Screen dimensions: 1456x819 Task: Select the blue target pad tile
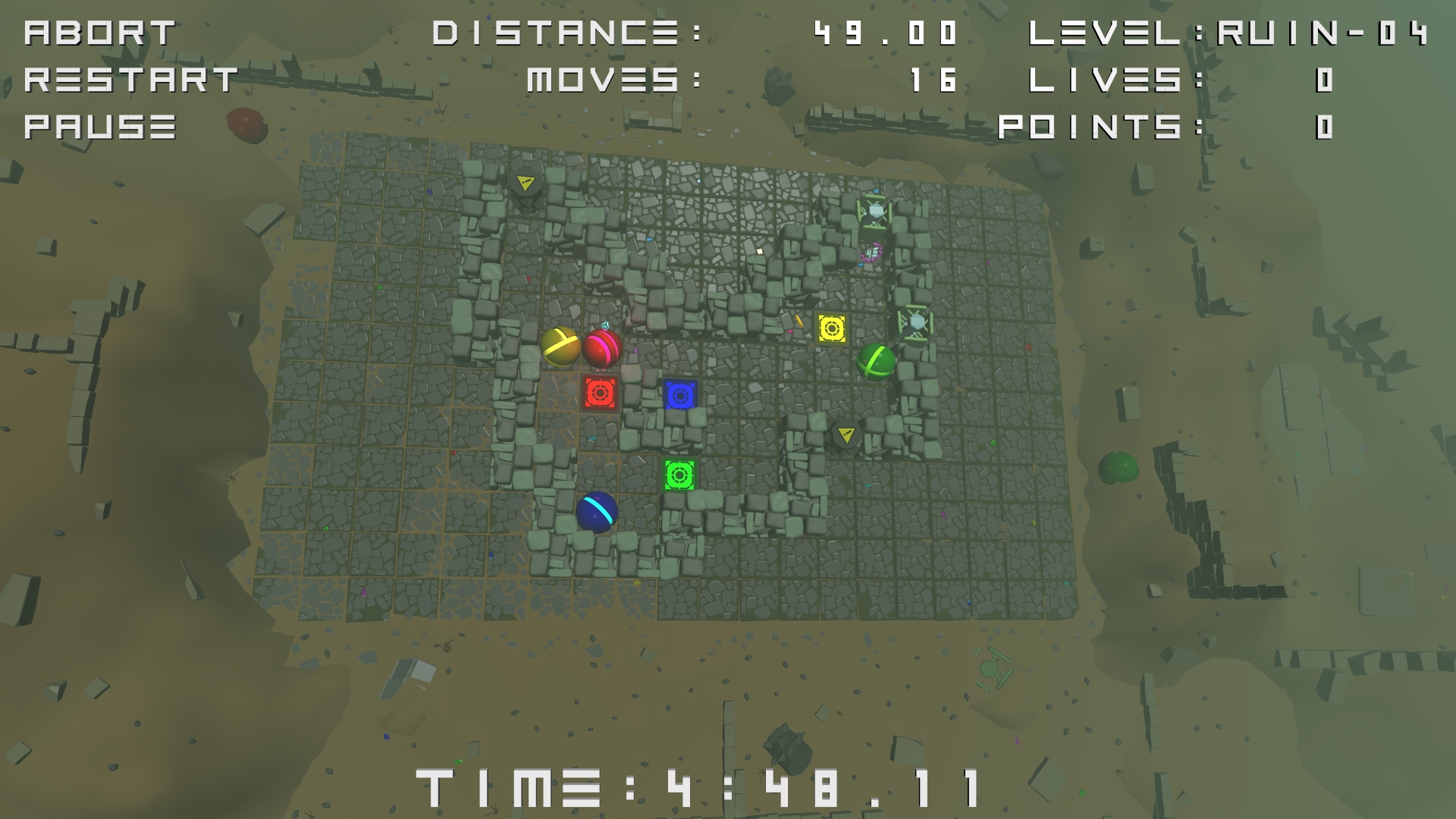[x=681, y=396]
